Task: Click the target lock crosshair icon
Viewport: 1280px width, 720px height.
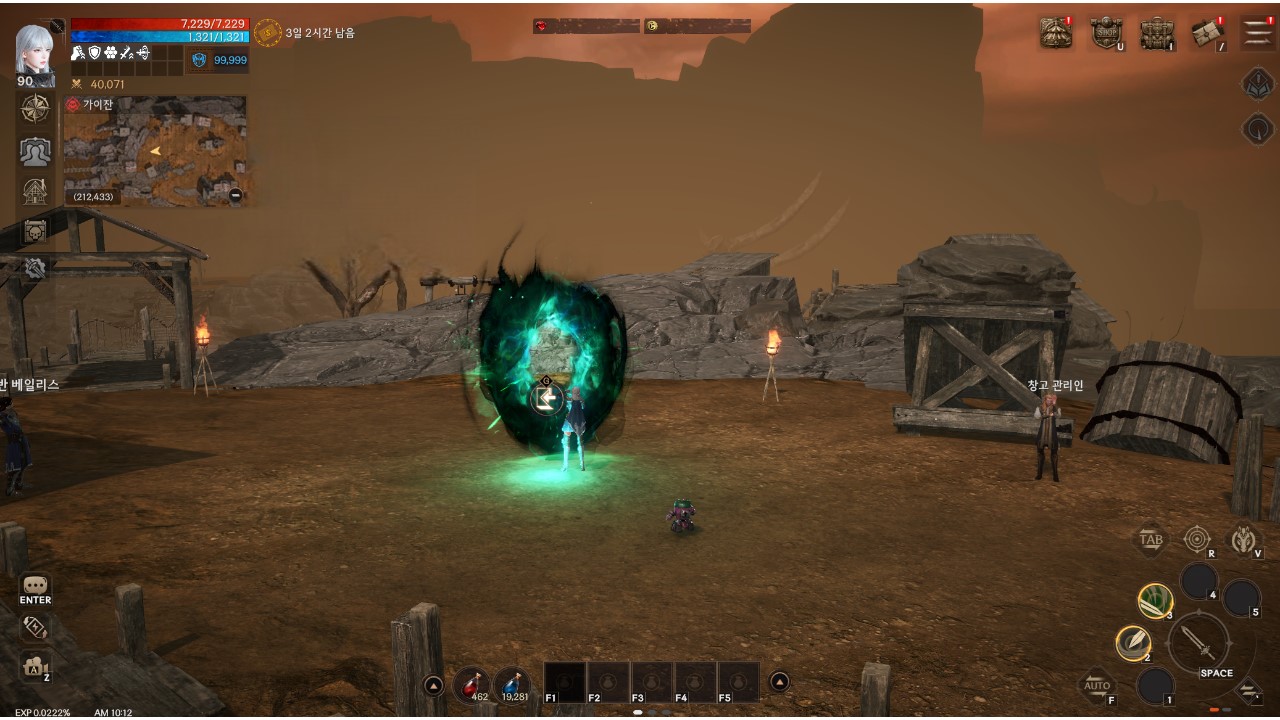Action: [x=1196, y=539]
